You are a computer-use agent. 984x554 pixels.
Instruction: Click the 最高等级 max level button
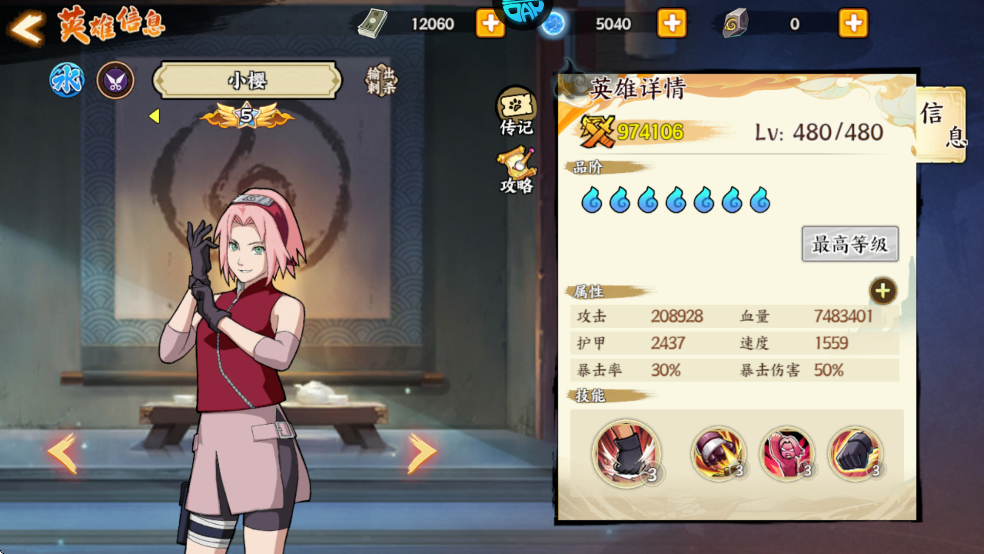850,244
